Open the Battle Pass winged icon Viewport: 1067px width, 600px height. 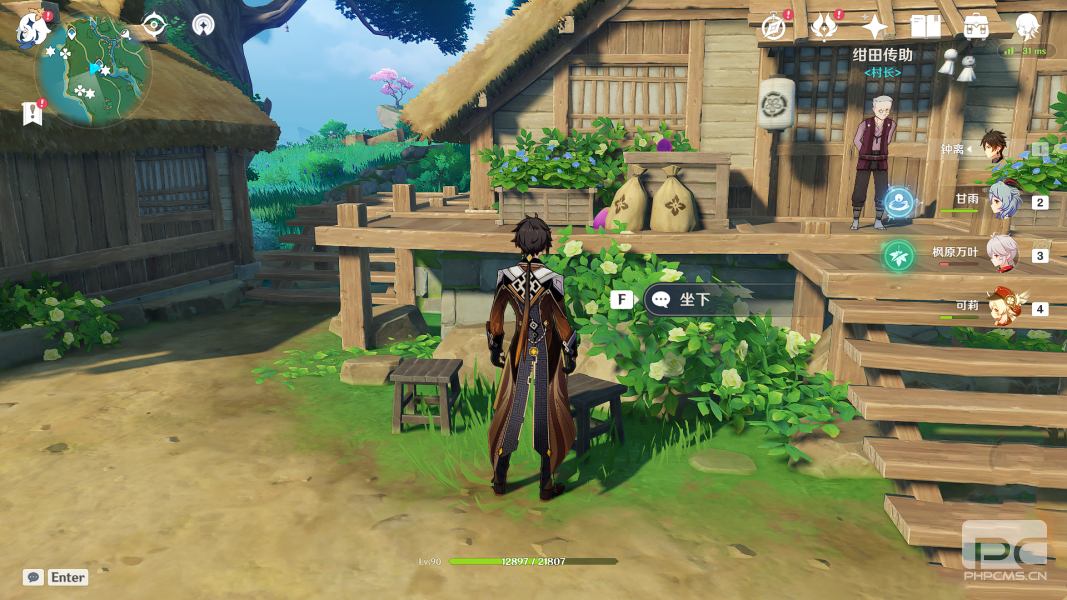[824, 27]
